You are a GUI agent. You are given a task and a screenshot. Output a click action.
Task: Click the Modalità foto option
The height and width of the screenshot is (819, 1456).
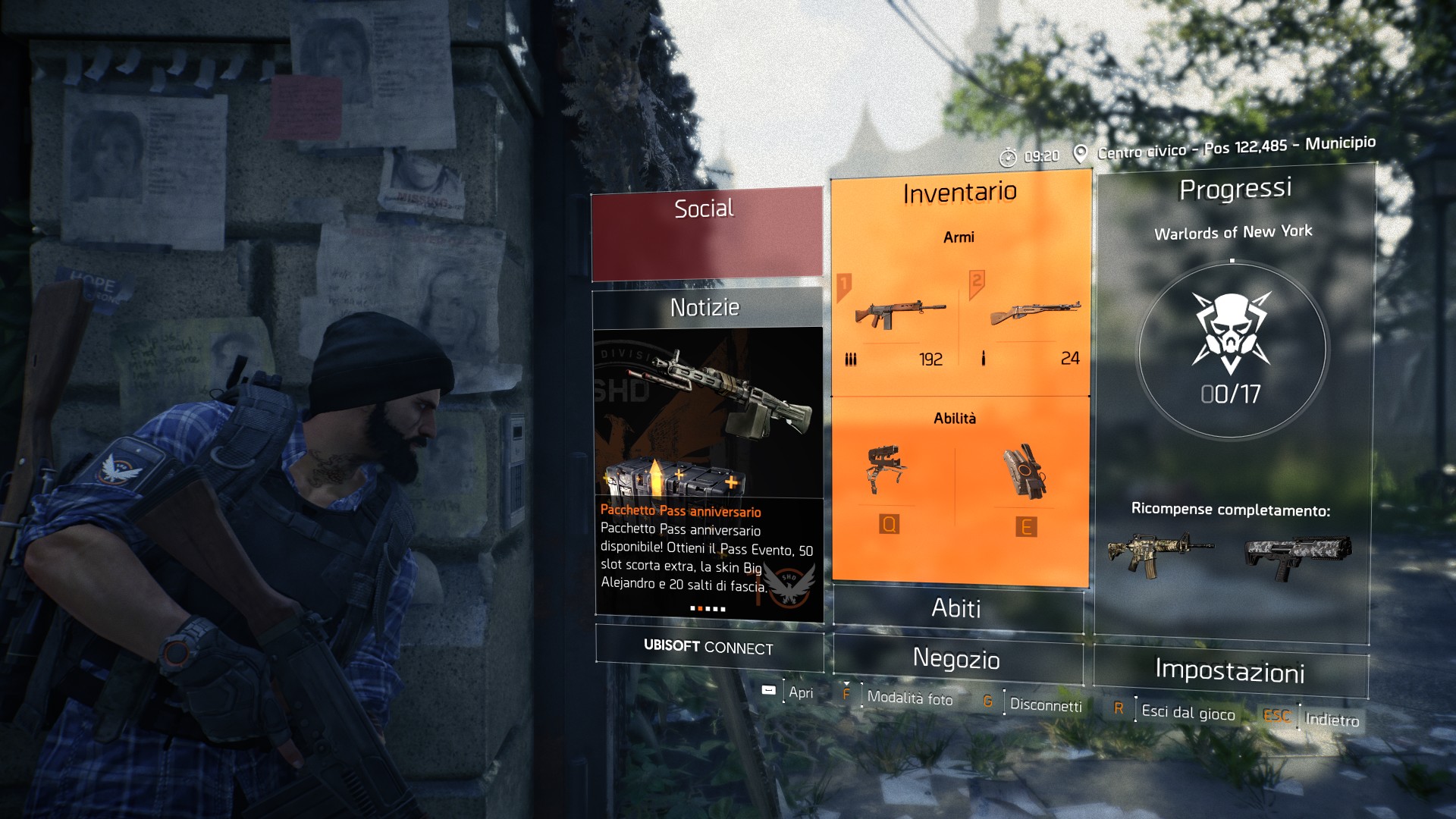(x=909, y=698)
